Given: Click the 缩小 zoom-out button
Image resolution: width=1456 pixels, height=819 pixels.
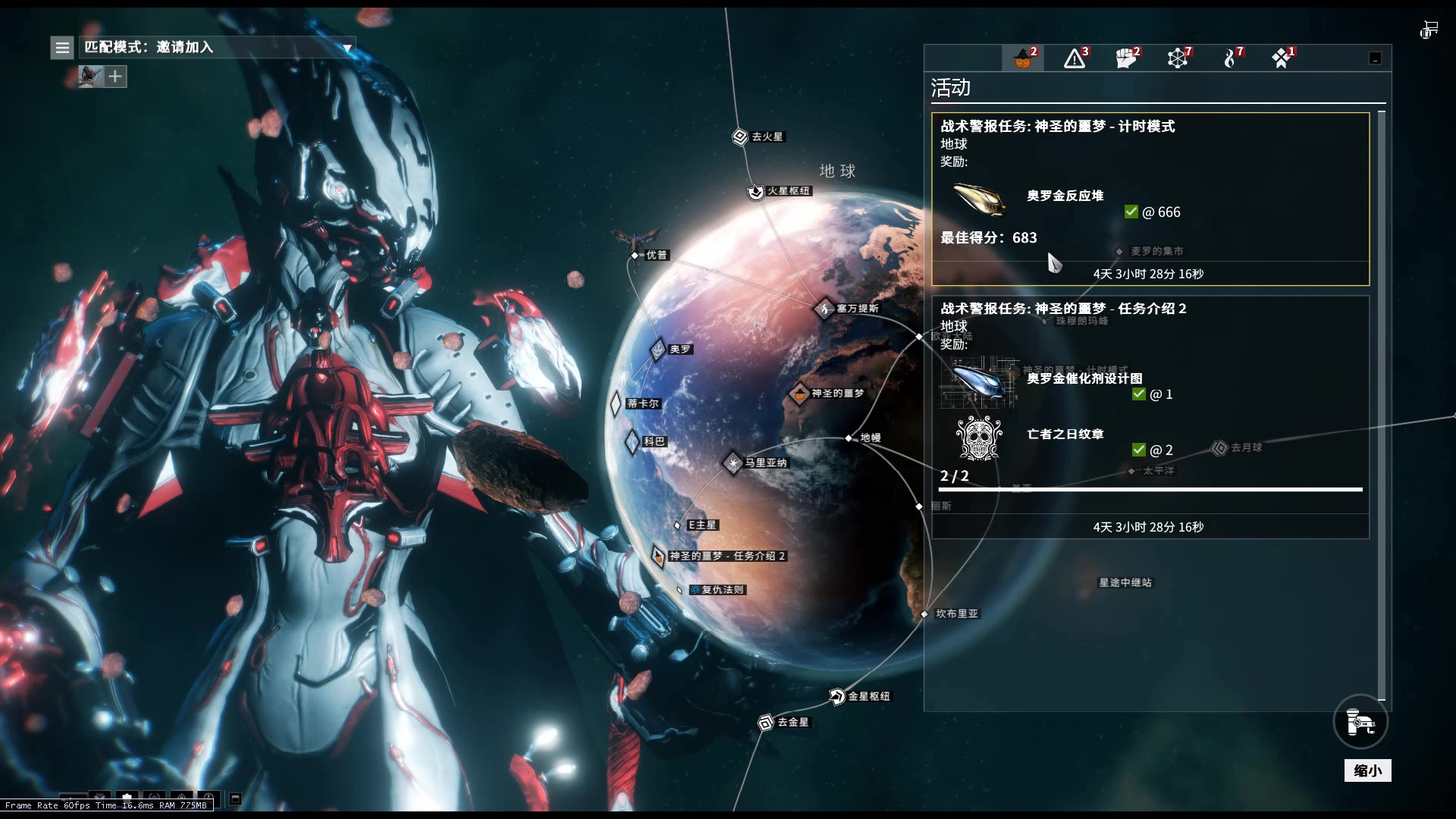Looking at the screenshot, I should [x=1367, y=770].
